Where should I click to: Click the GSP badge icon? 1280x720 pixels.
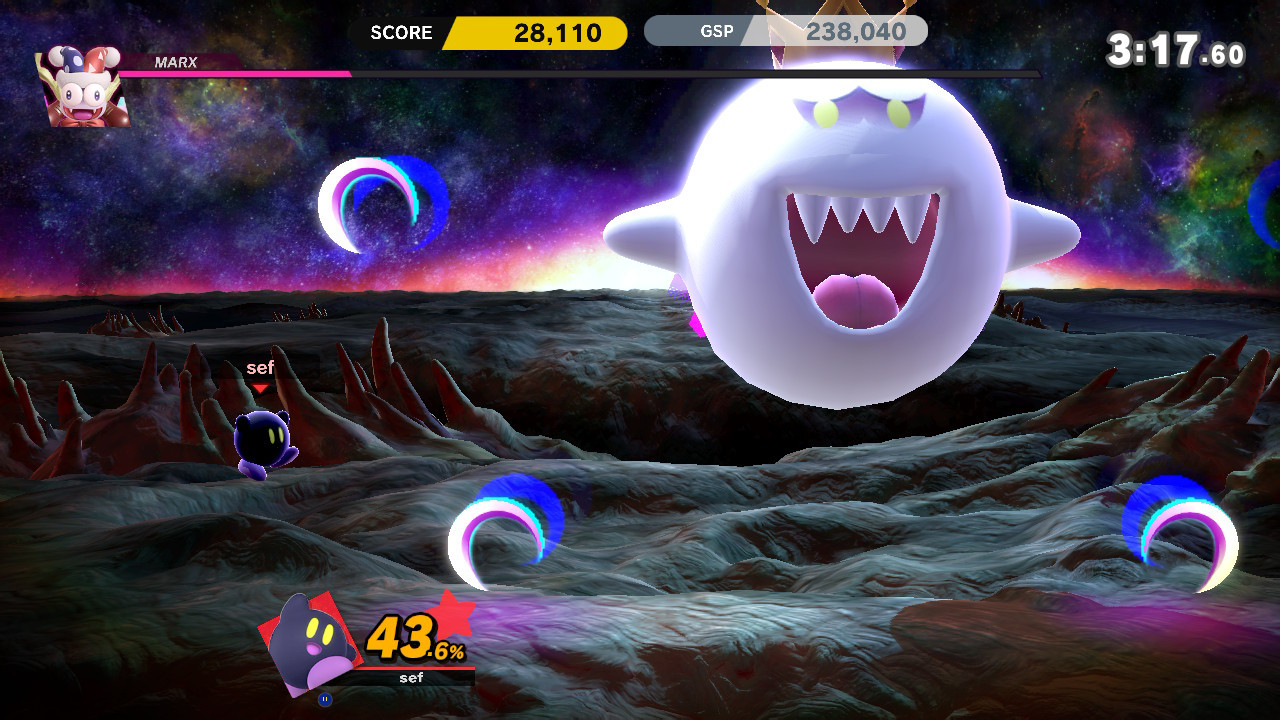[717, 31]
